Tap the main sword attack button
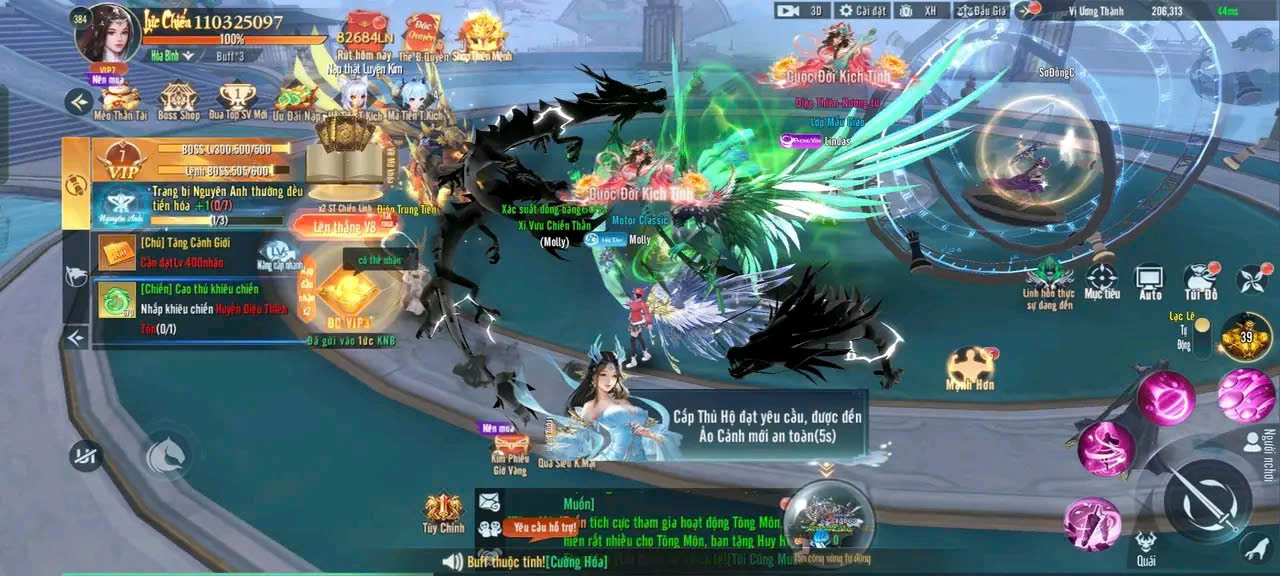 (1206, 501)
